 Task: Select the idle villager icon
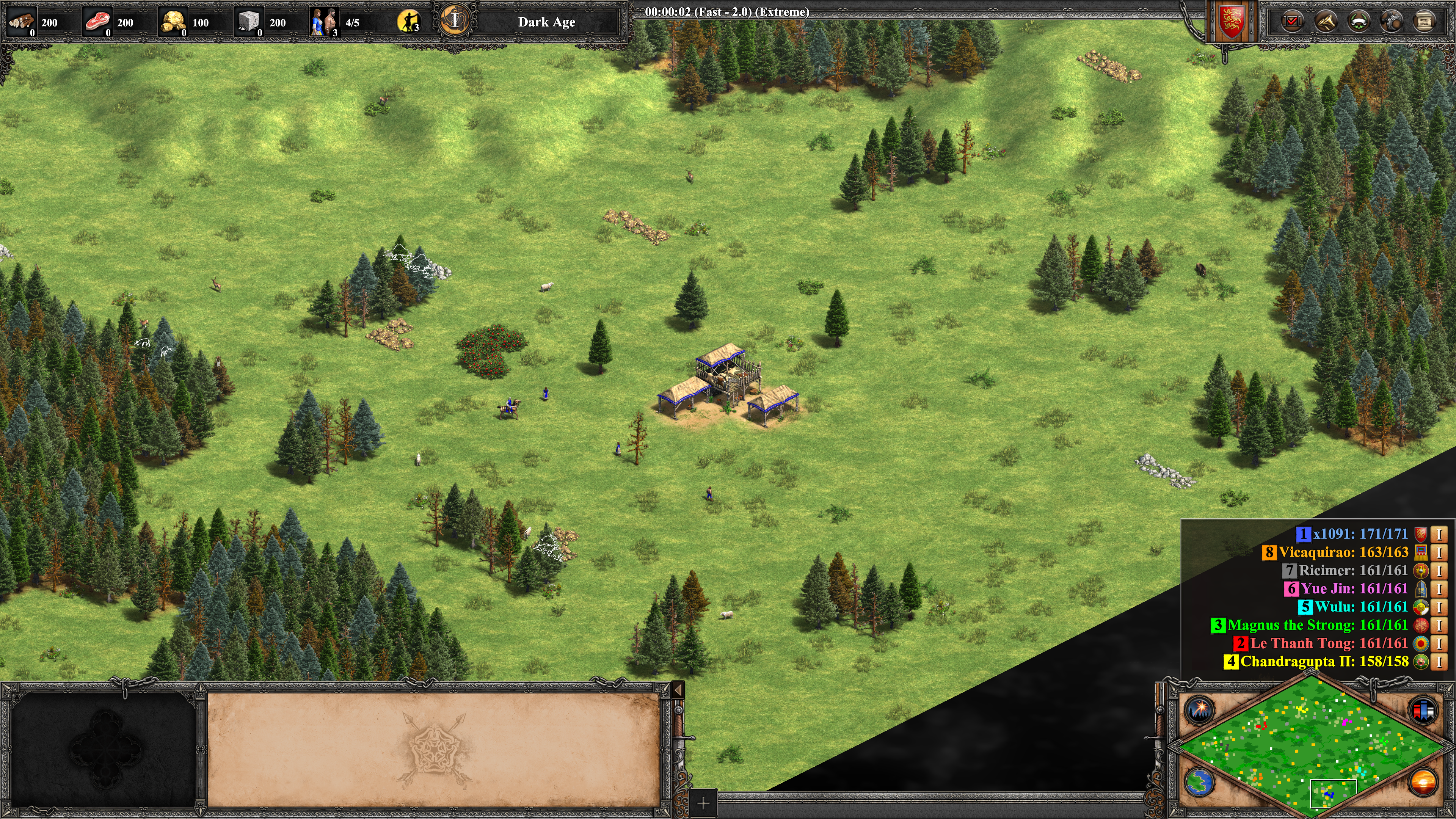(409, 22)
